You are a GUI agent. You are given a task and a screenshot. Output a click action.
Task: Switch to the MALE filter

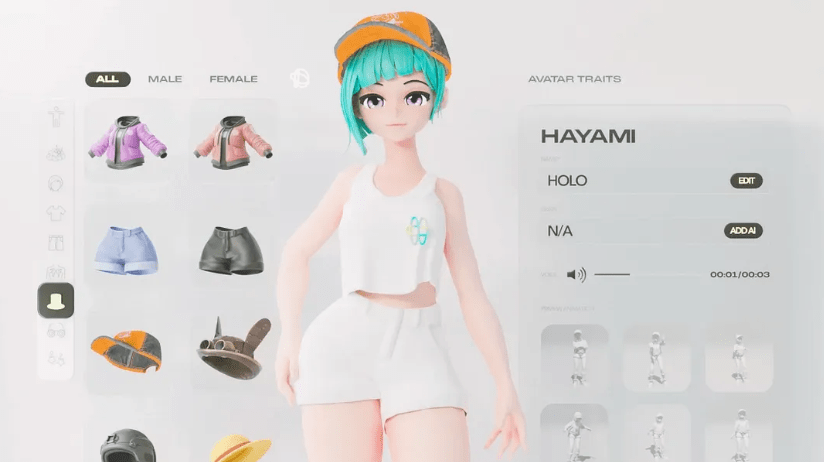pos(165,79)
